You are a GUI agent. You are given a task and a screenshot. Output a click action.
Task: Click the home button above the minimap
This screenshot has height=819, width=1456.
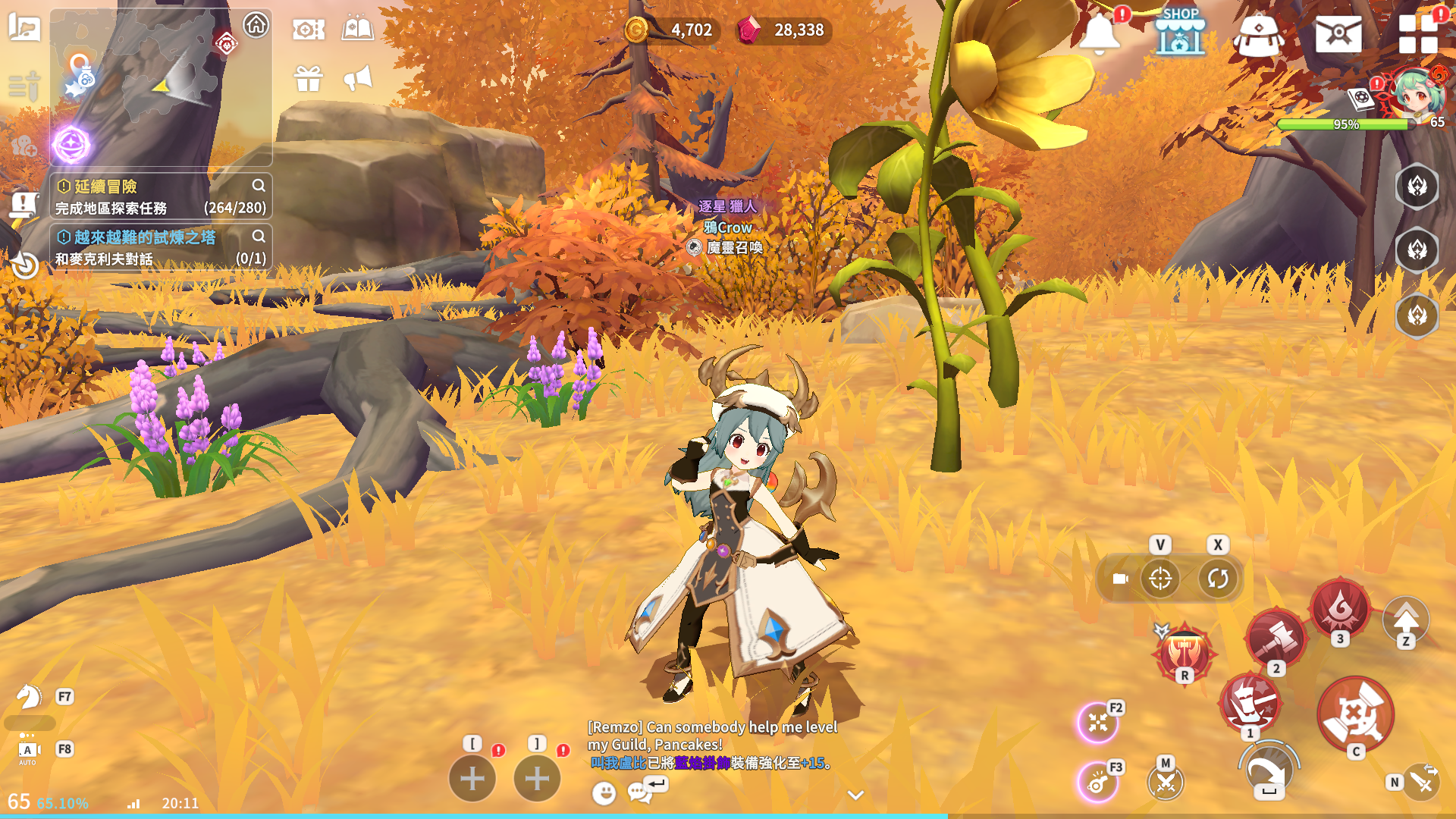[256, 25]
